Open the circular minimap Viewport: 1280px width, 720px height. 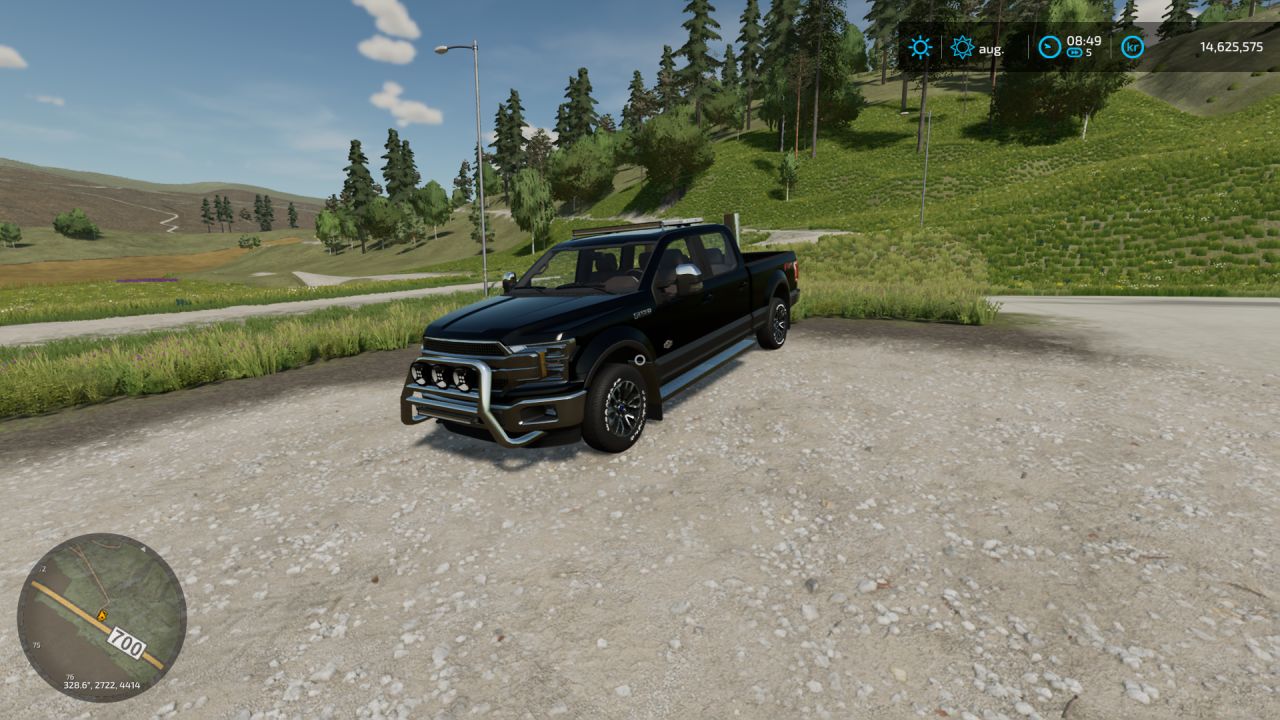click(101, 617)
